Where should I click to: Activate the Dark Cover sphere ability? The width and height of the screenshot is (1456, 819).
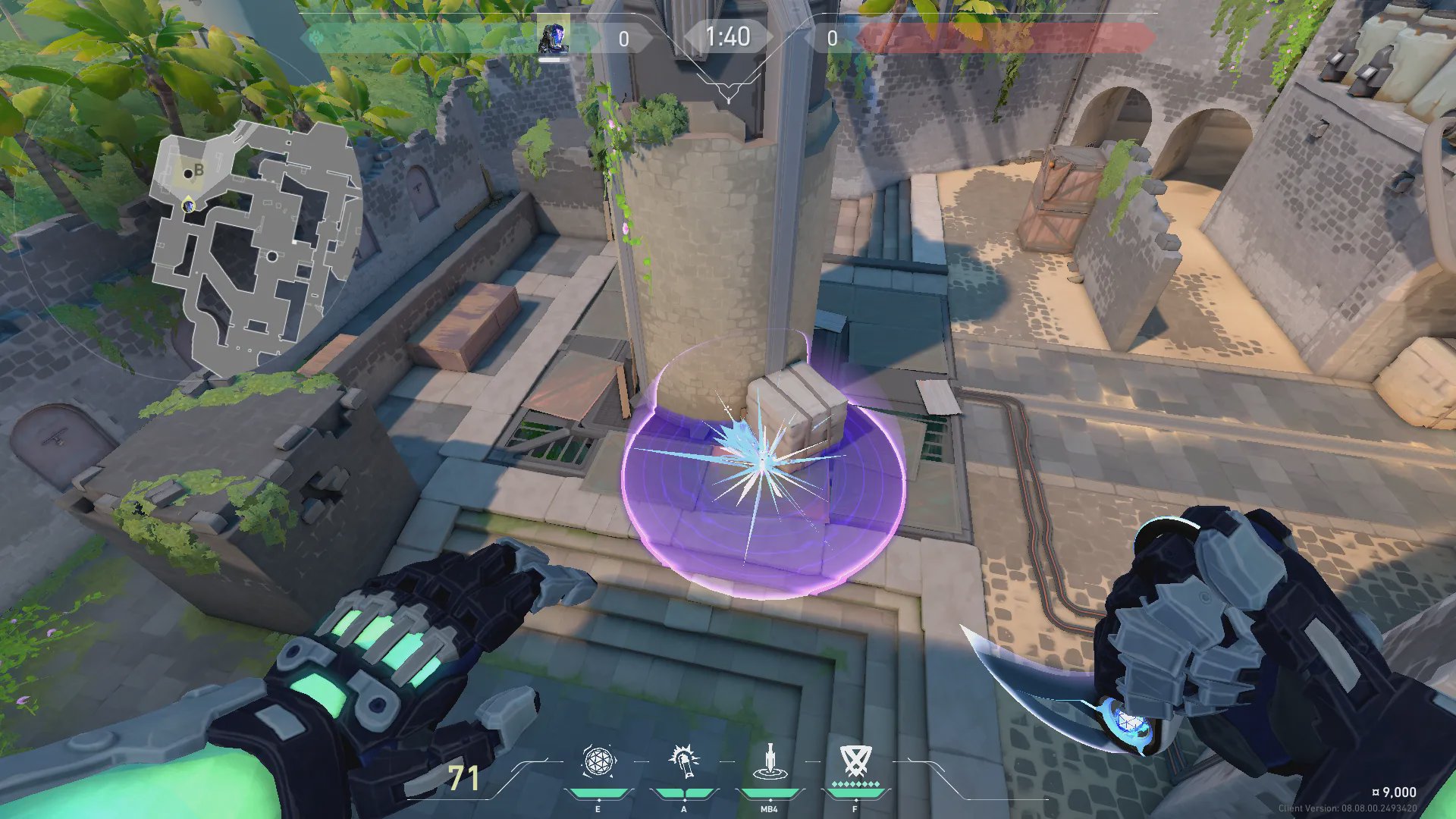pos(598,761)
